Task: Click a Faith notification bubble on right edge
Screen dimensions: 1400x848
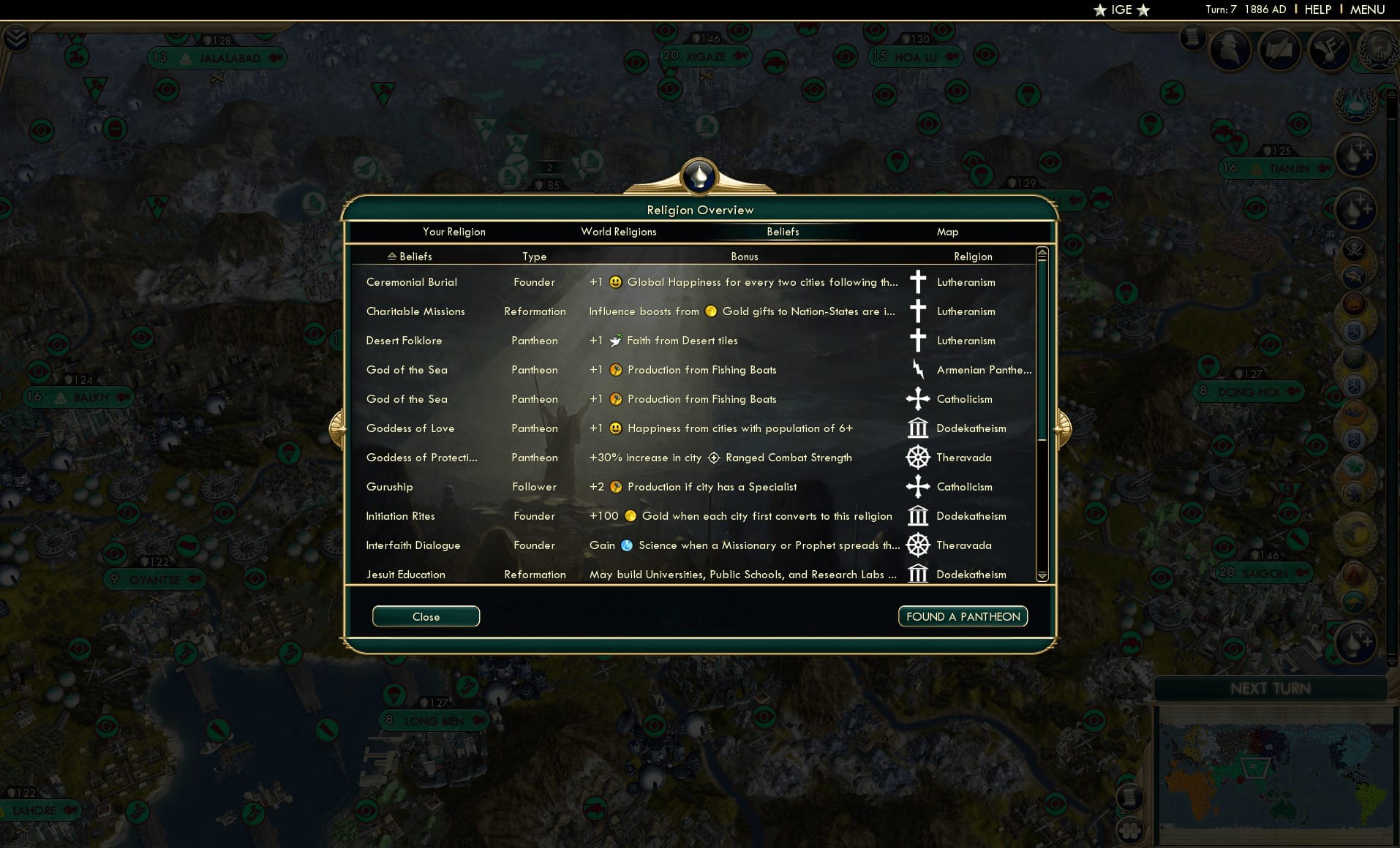Action: (1355, 156)
